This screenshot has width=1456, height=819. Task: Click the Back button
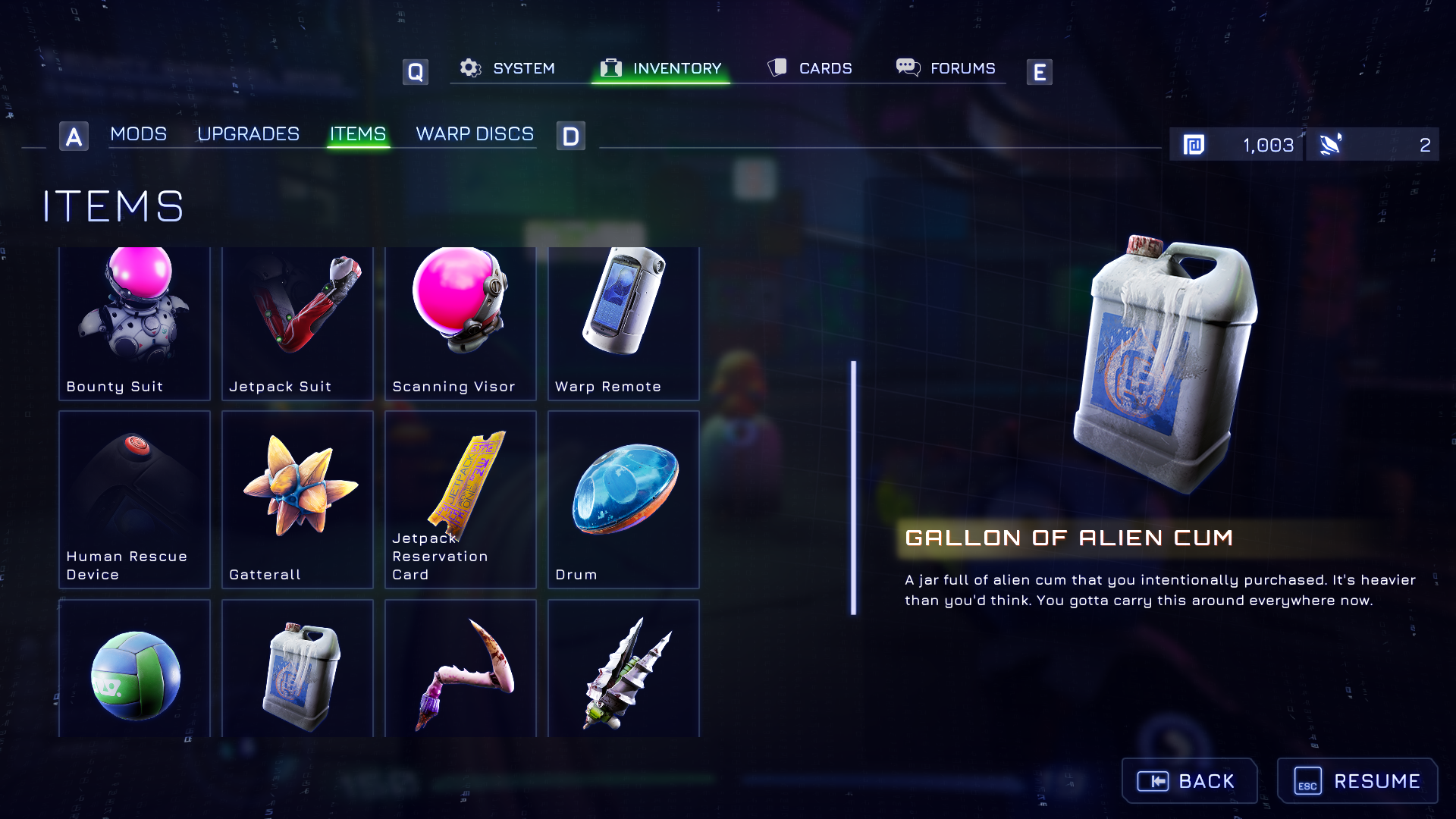pos(1189,781)
